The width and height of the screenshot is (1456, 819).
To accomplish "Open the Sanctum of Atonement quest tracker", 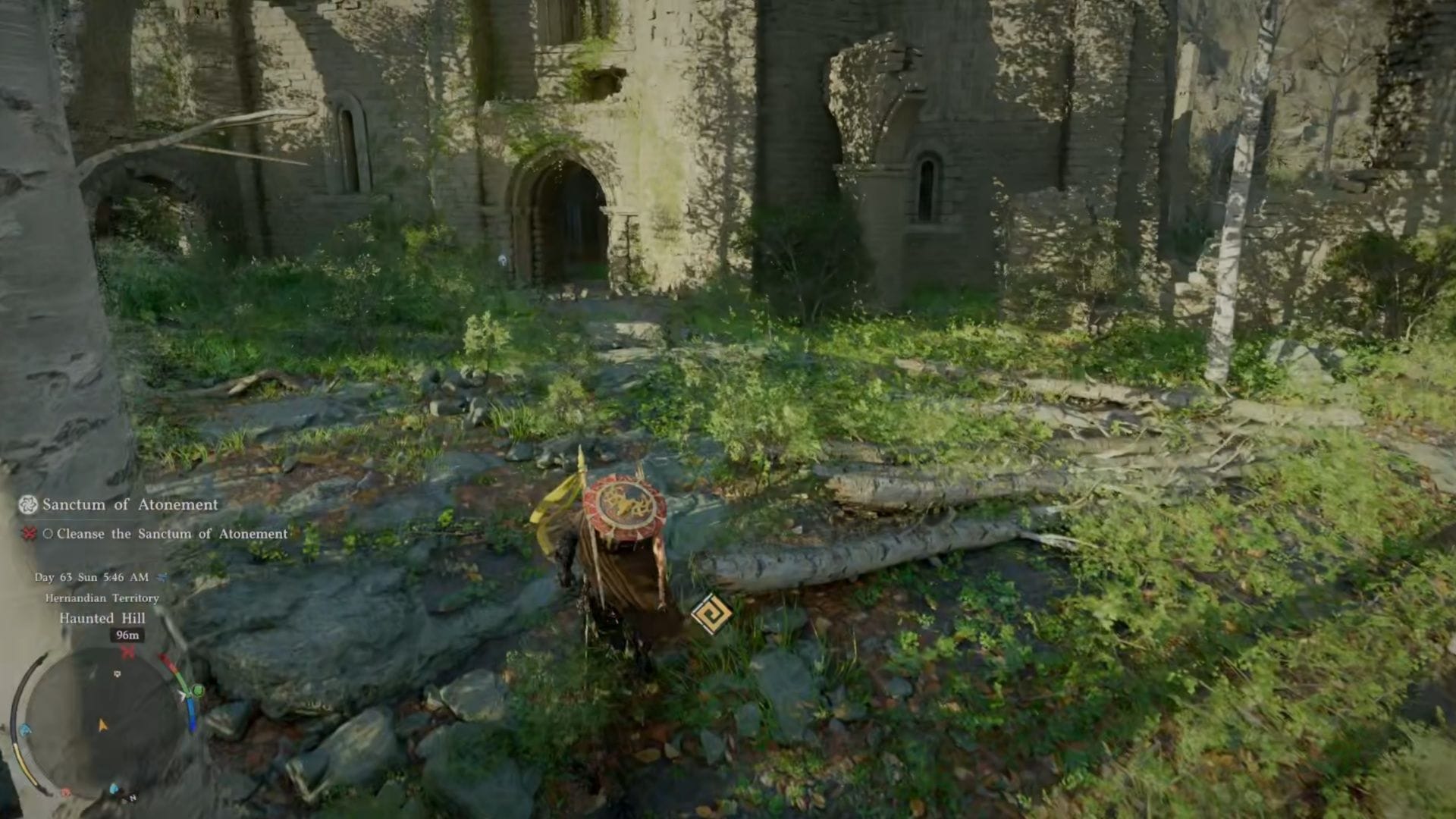I will pos(130,504).
